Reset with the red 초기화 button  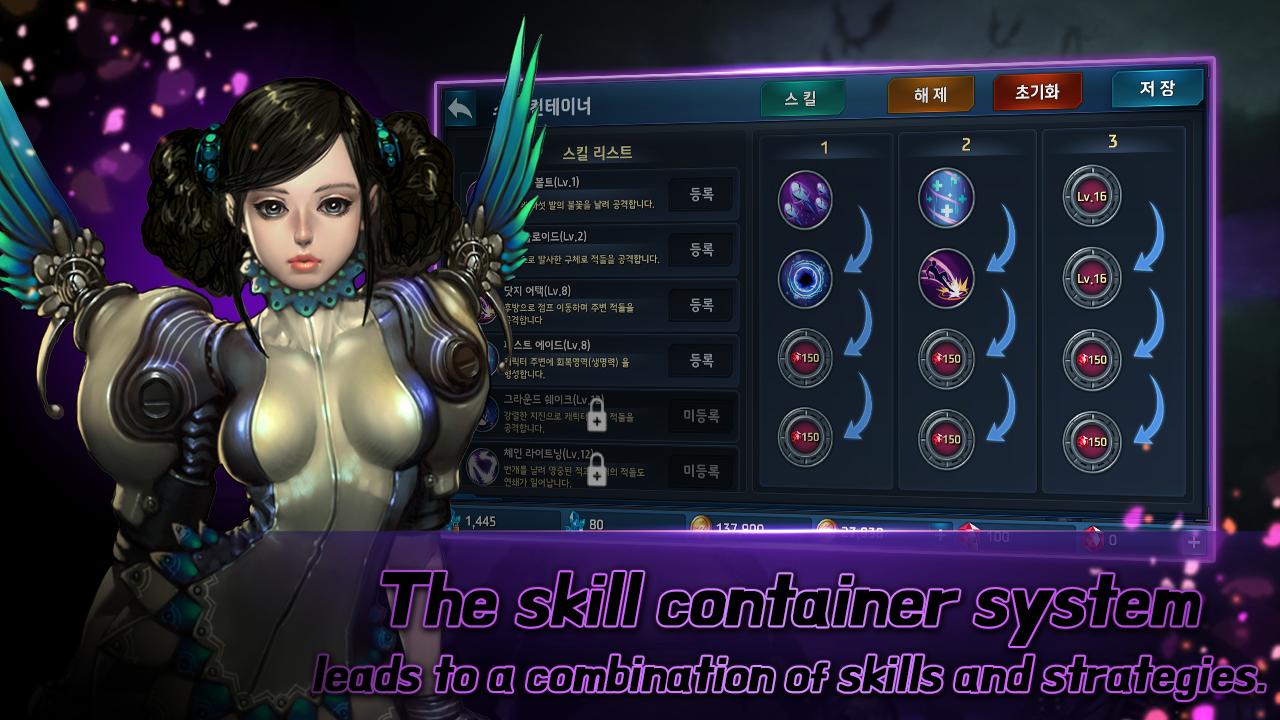point(1037,92)
